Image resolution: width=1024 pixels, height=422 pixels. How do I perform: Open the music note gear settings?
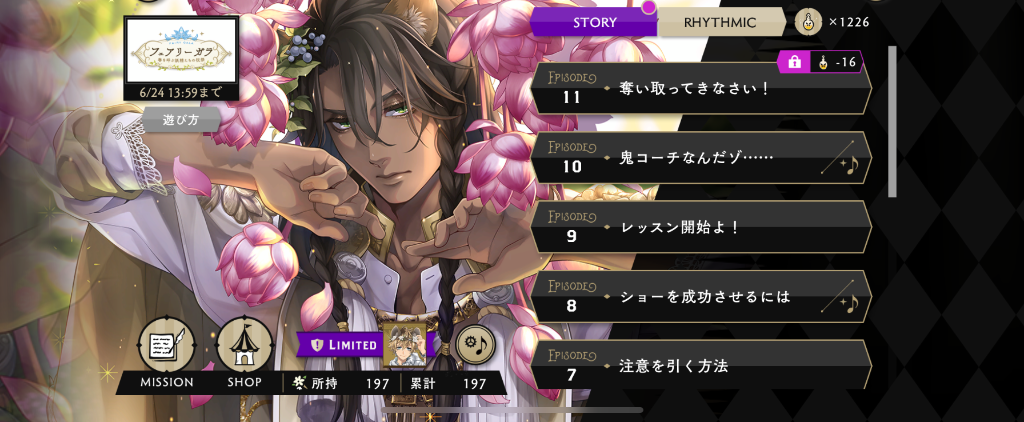[476, 345]
